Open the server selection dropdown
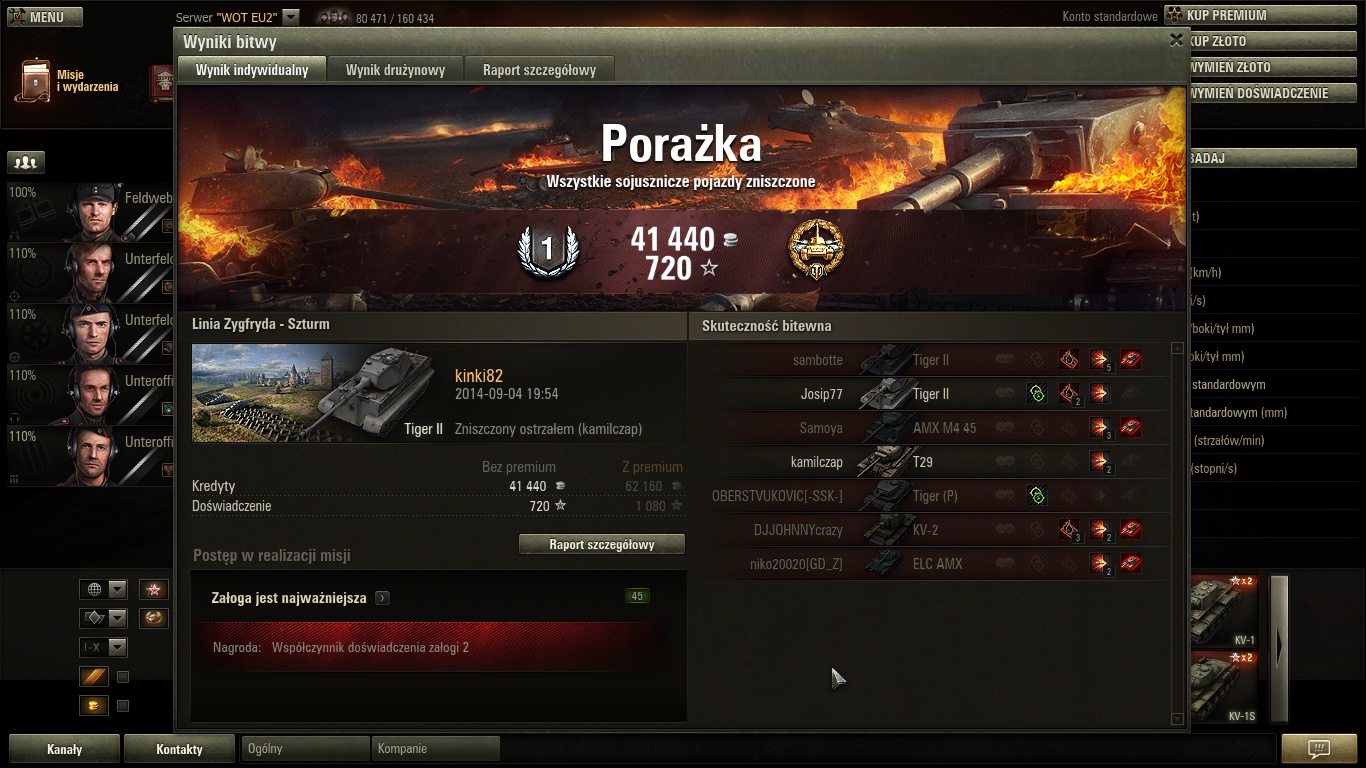This screenshot has width=1366, height=768. pyautogui.click(x=290, y=17)
